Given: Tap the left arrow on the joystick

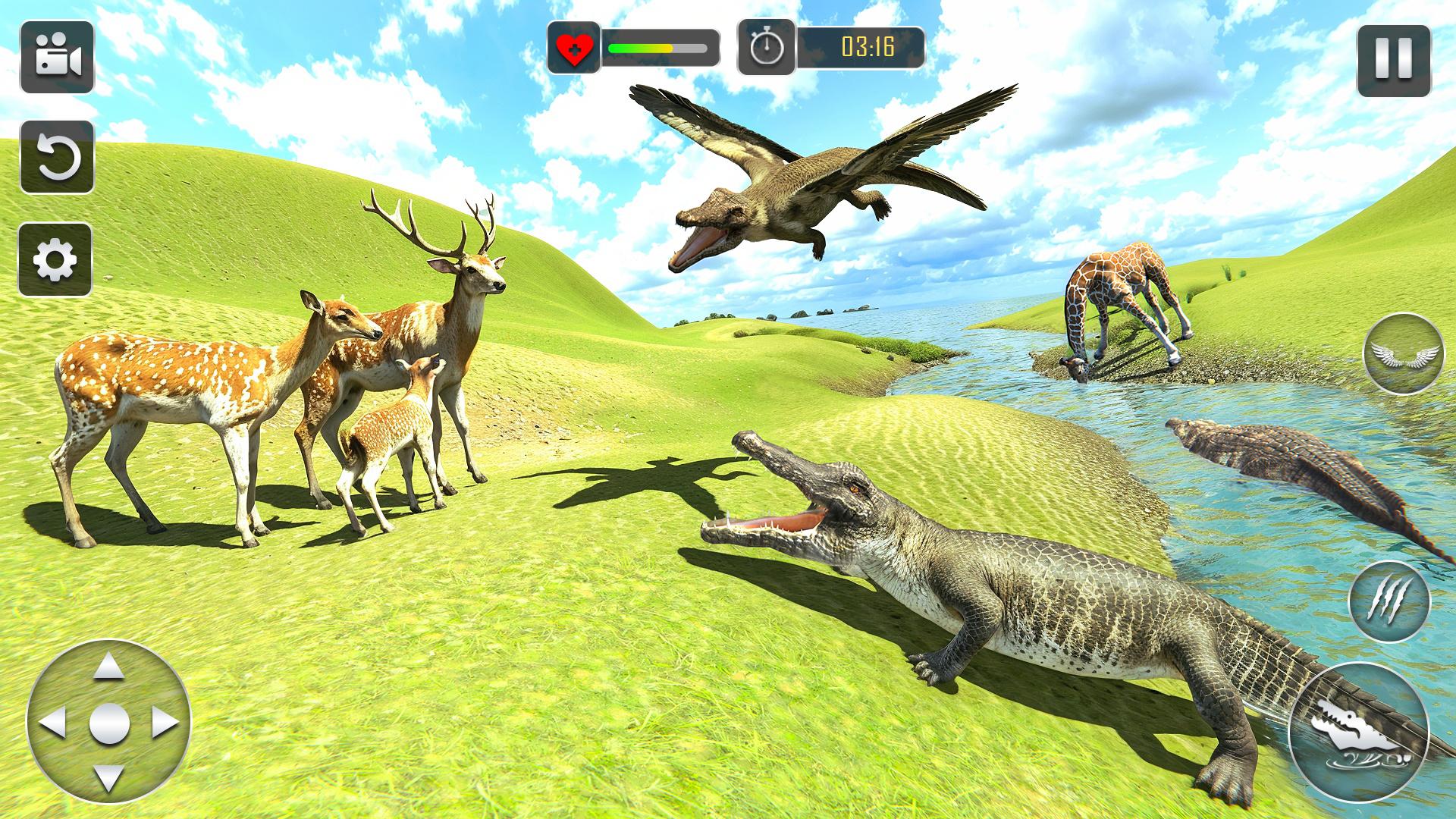Looking at the screenshot, I should (x=52, y=723).
